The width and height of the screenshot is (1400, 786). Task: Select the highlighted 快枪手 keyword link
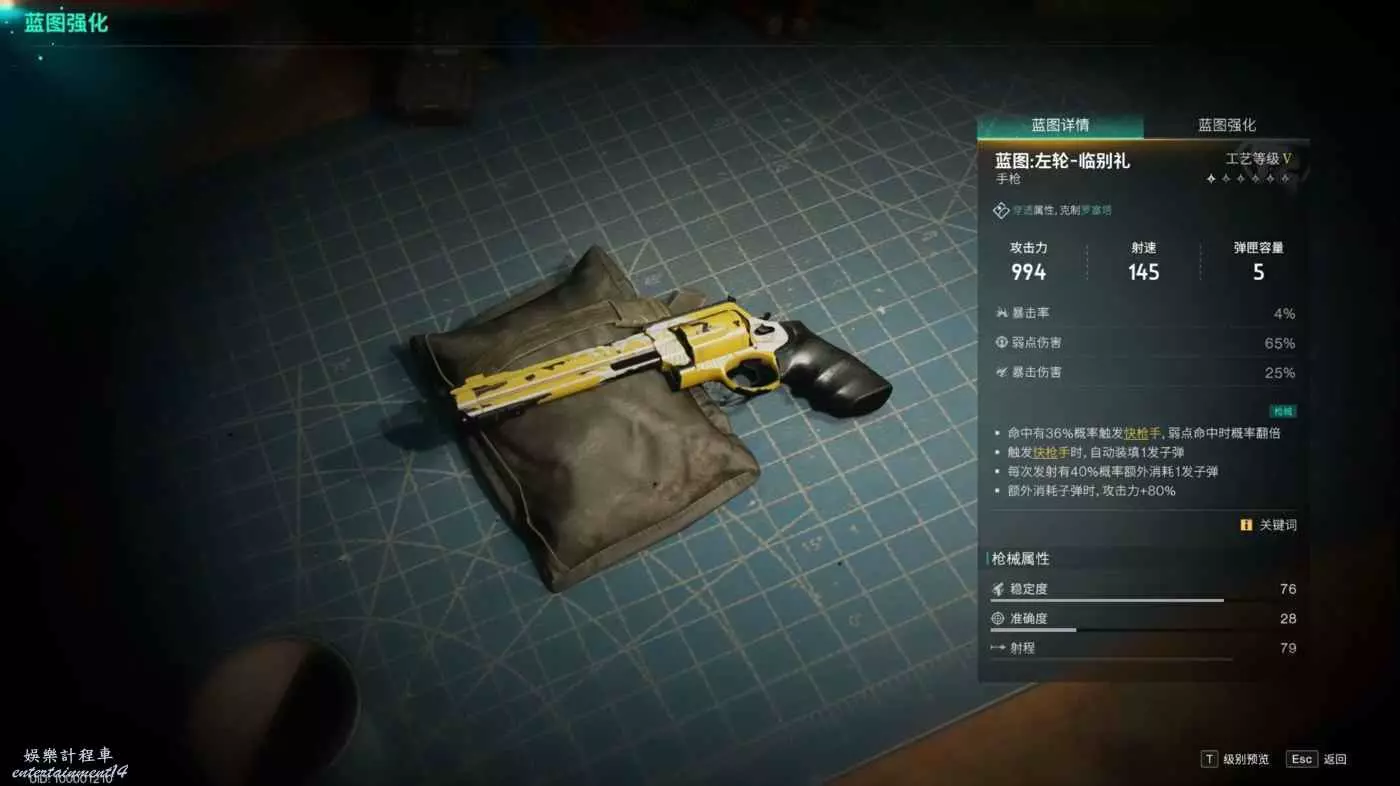pyautogui.click(x=1143, y=433)
